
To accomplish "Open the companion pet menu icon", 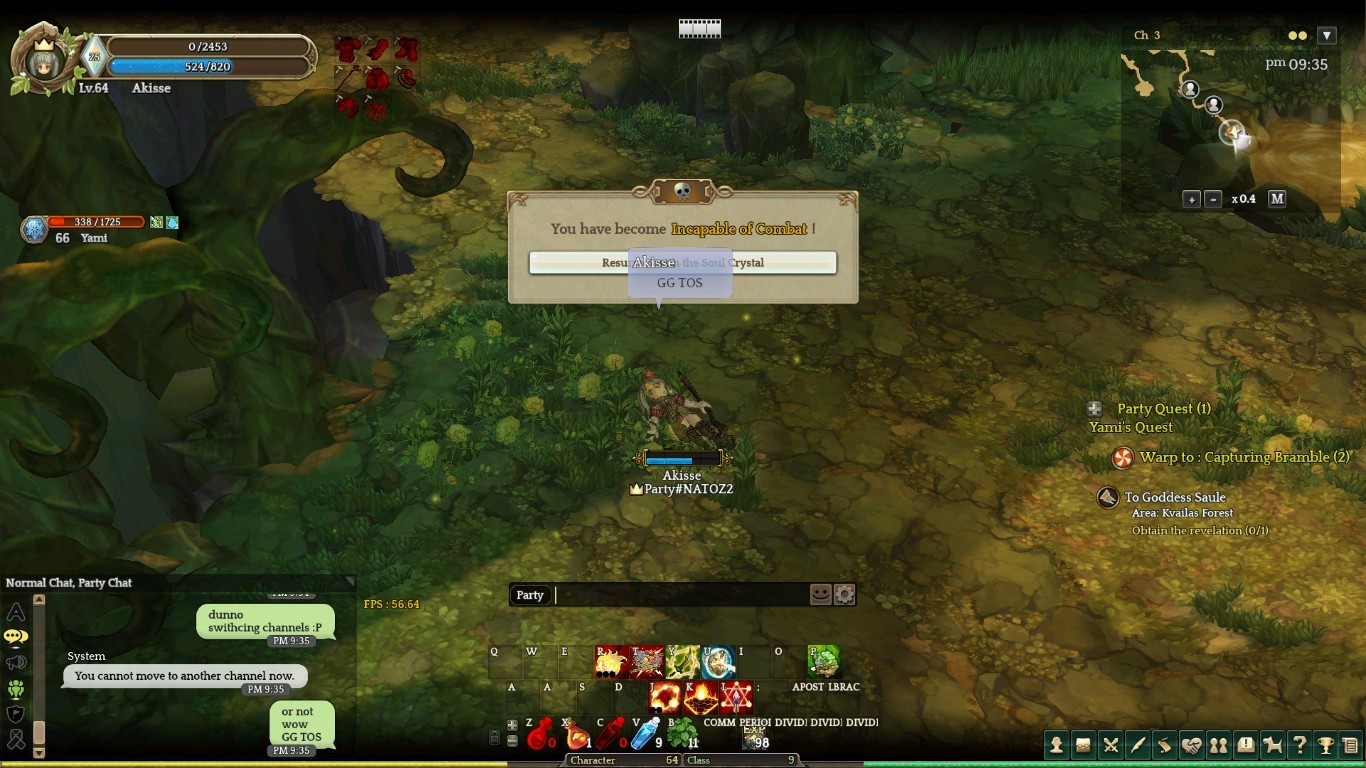I will [1272, 744].
